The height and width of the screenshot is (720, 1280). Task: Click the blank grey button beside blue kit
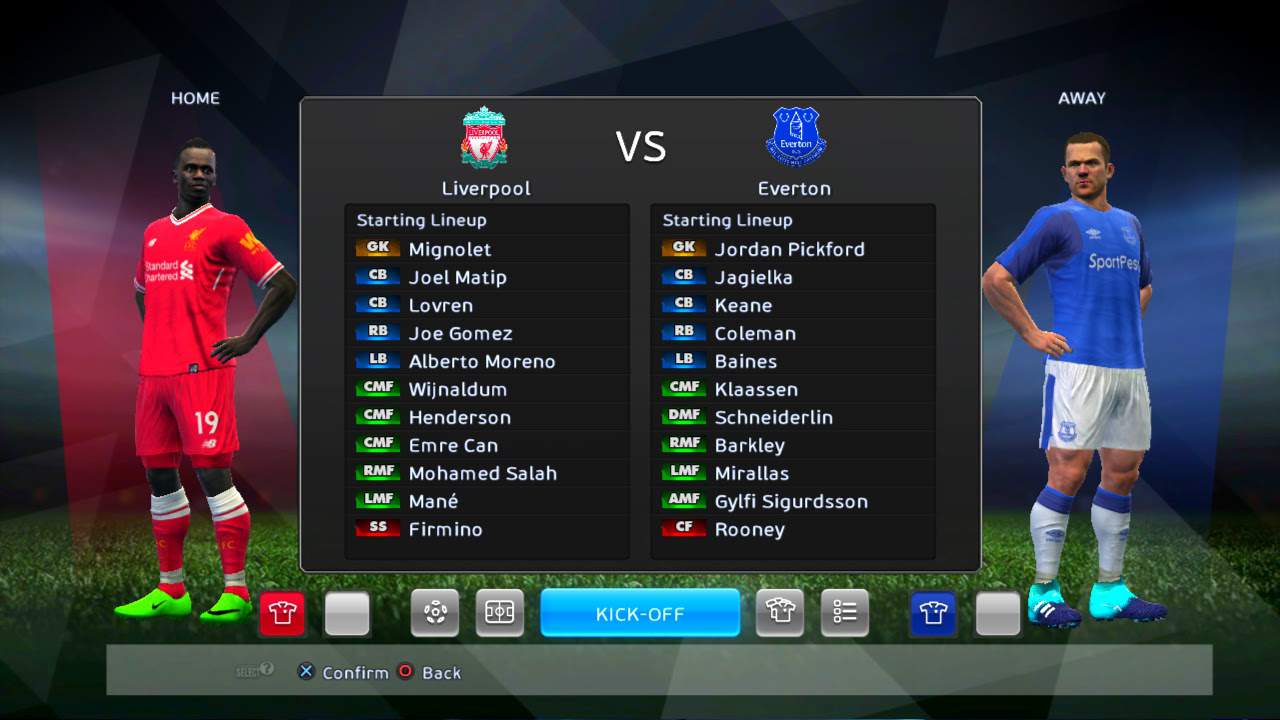click(x=998, y=613)
